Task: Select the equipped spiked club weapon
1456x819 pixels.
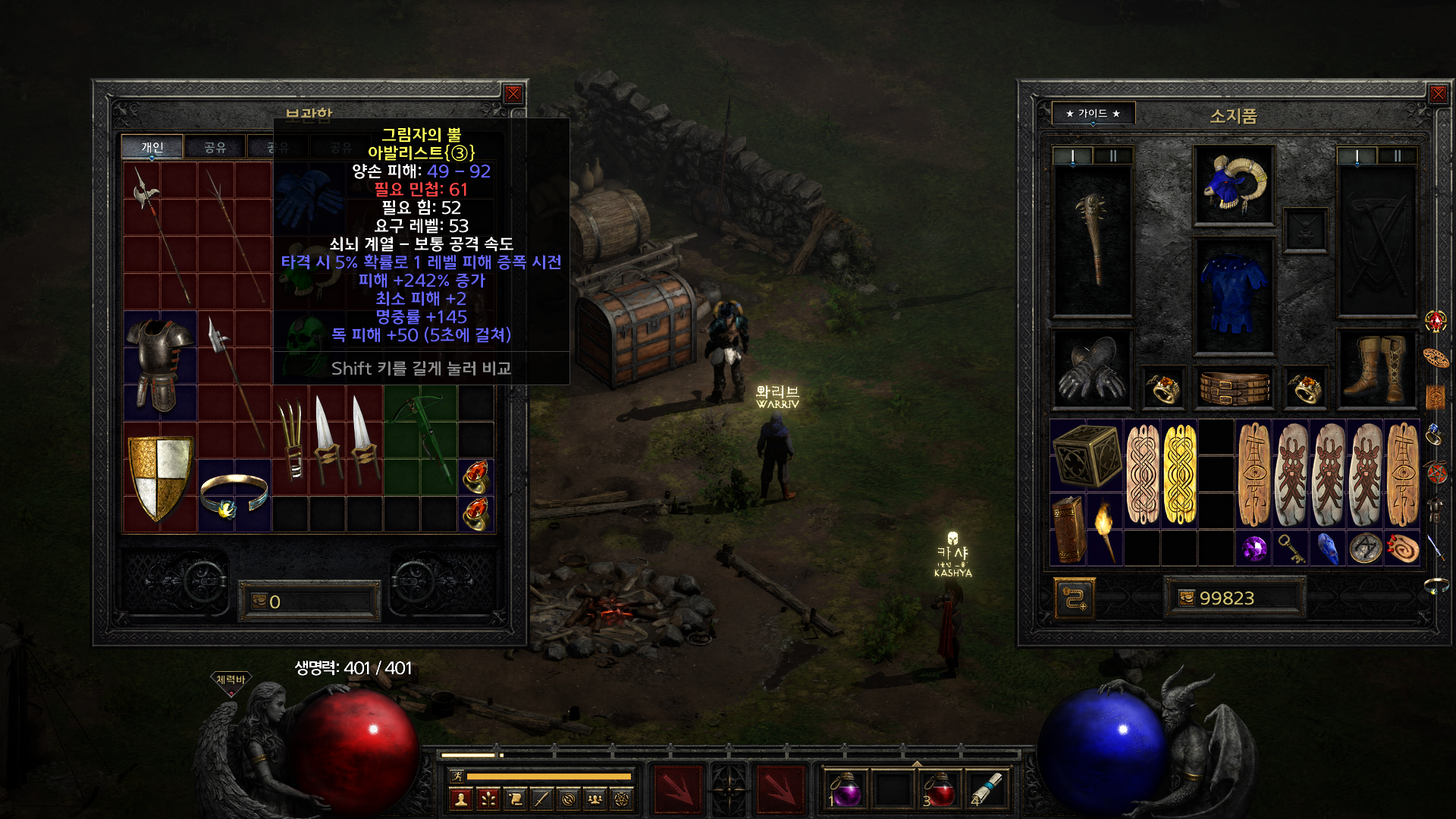Action: tap(1092, 240)
